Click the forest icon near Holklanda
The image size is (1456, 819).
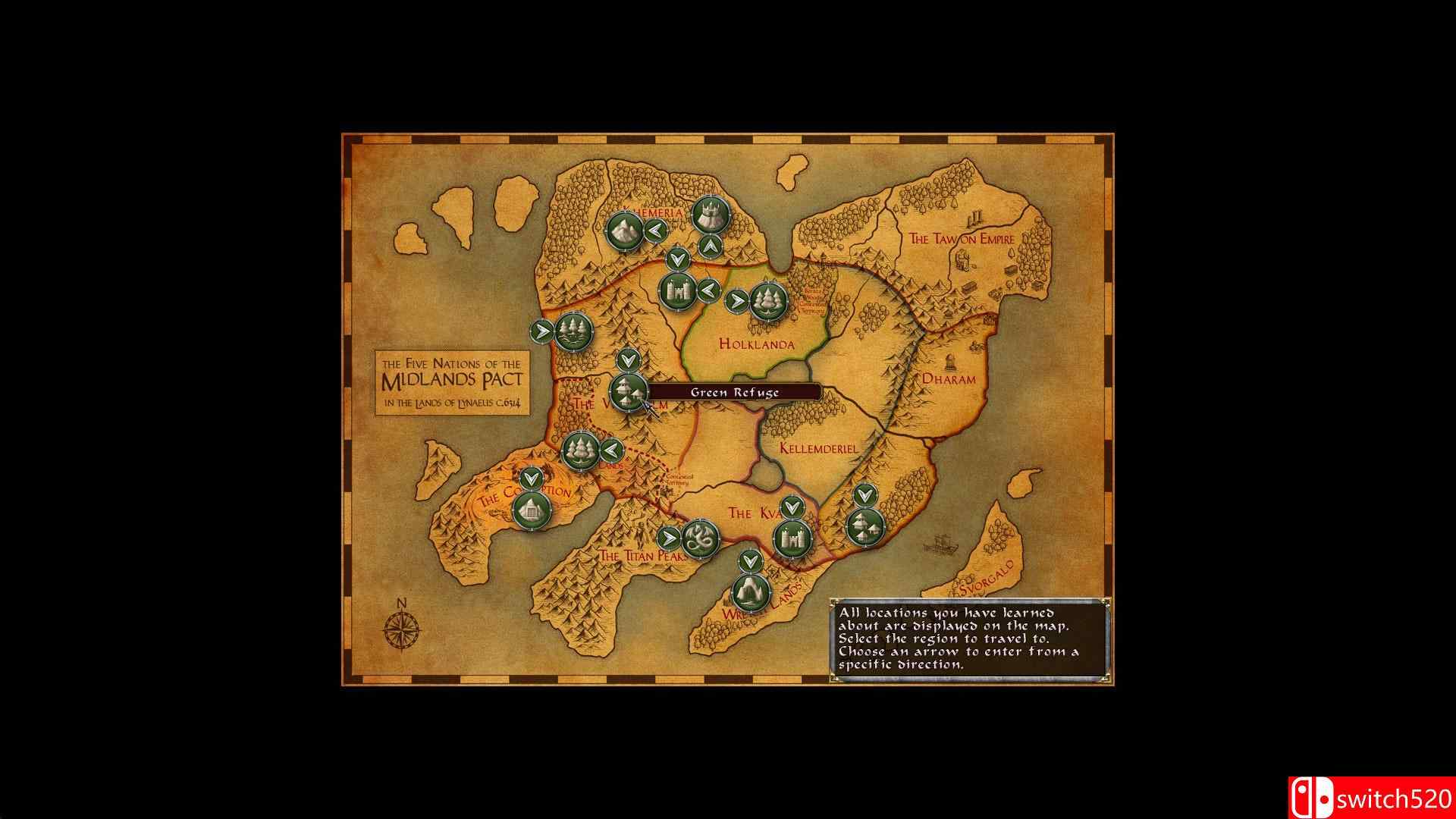click(x=766, y=300)
